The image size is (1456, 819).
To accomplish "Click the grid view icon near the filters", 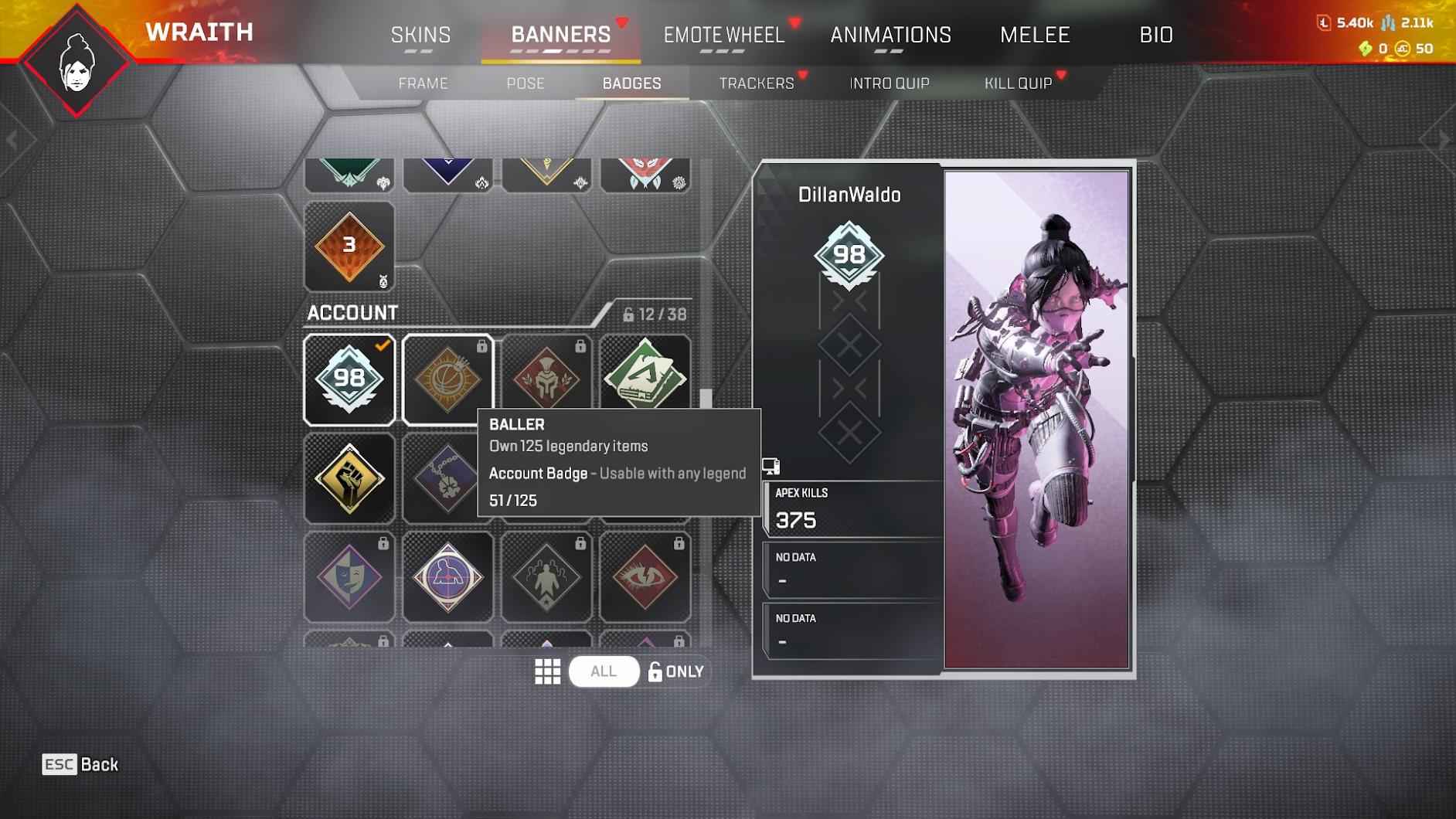I will tap(549, 671).
